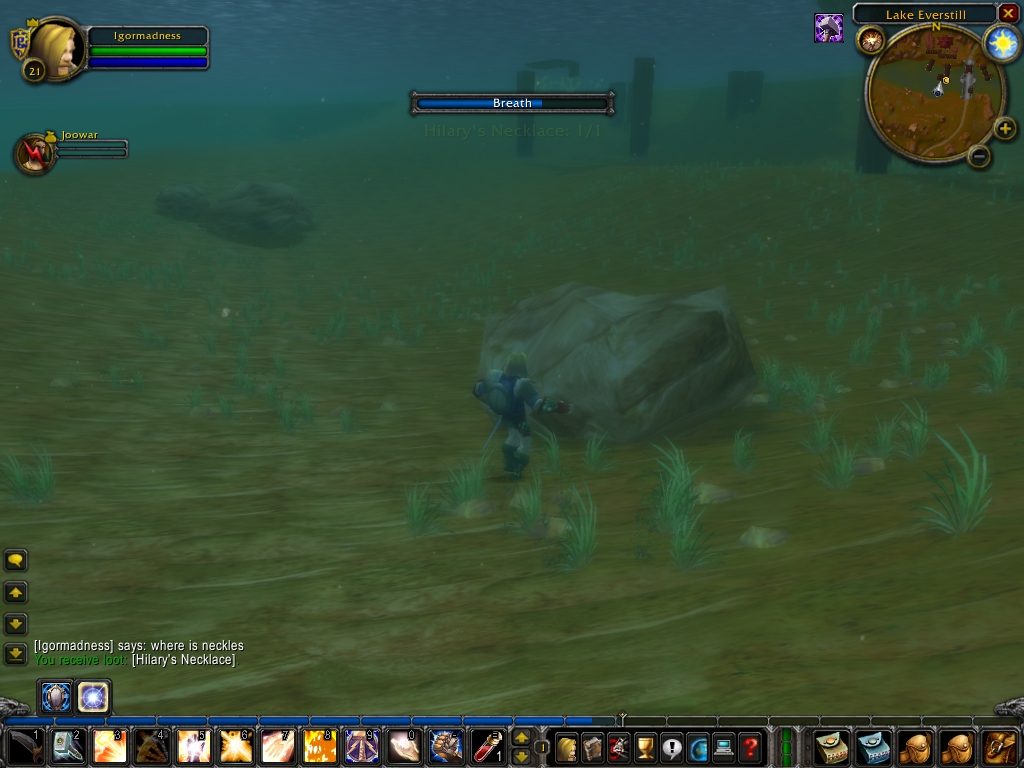1024x768 pixels.
Task: Toggle the minimap tracking icon
Action: tap(869, 39)
